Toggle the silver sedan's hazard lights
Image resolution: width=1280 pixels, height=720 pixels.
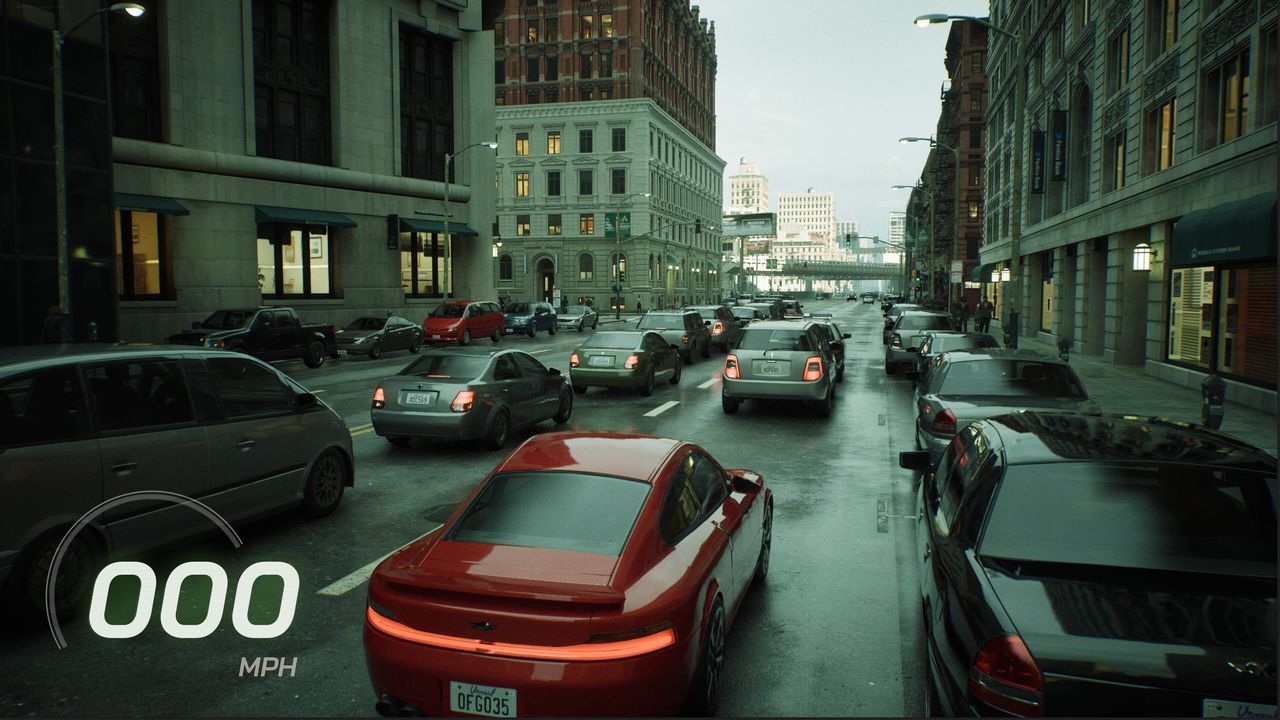[462, 402]
